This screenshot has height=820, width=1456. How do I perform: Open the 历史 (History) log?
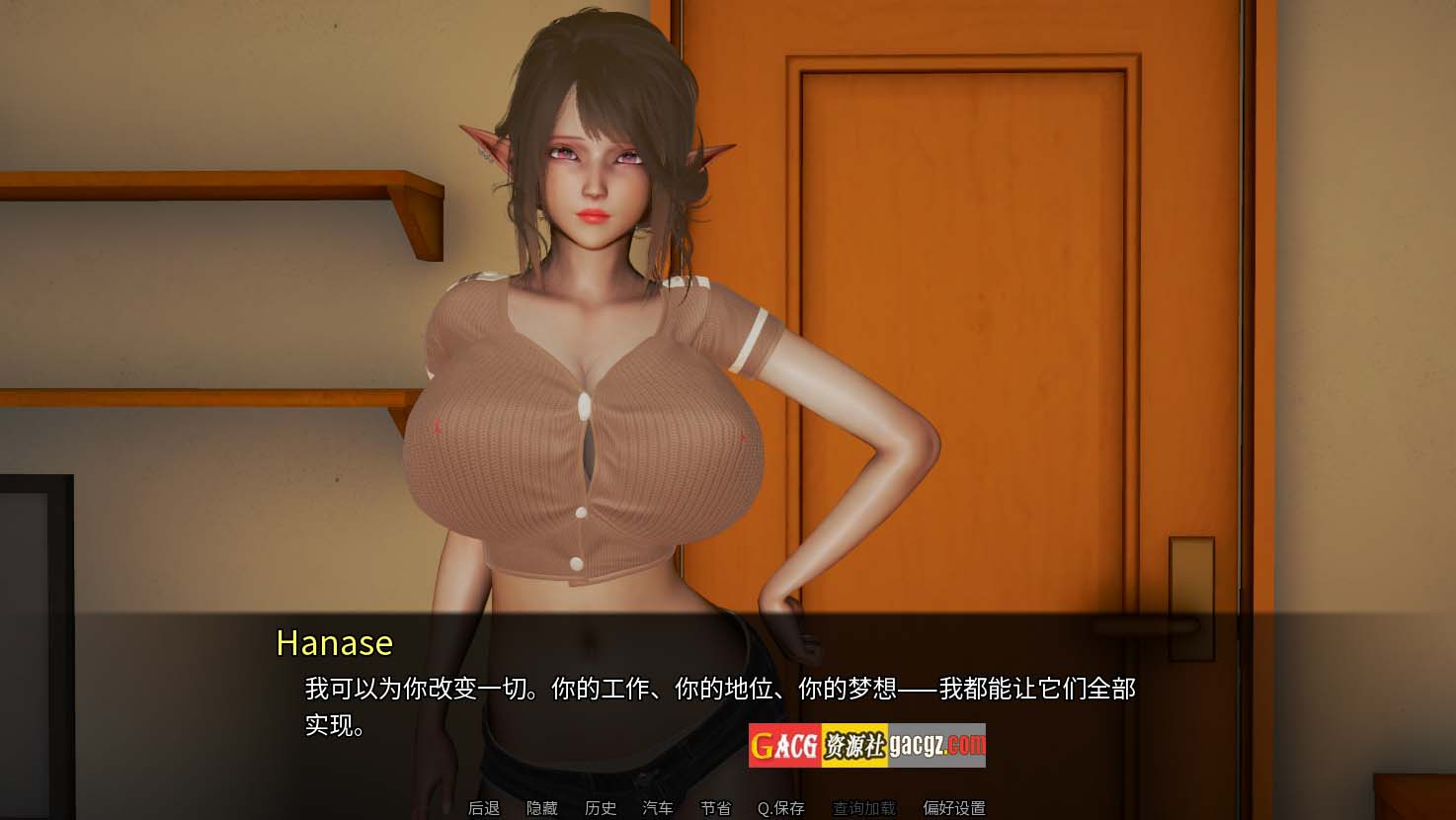coord(600,808)
